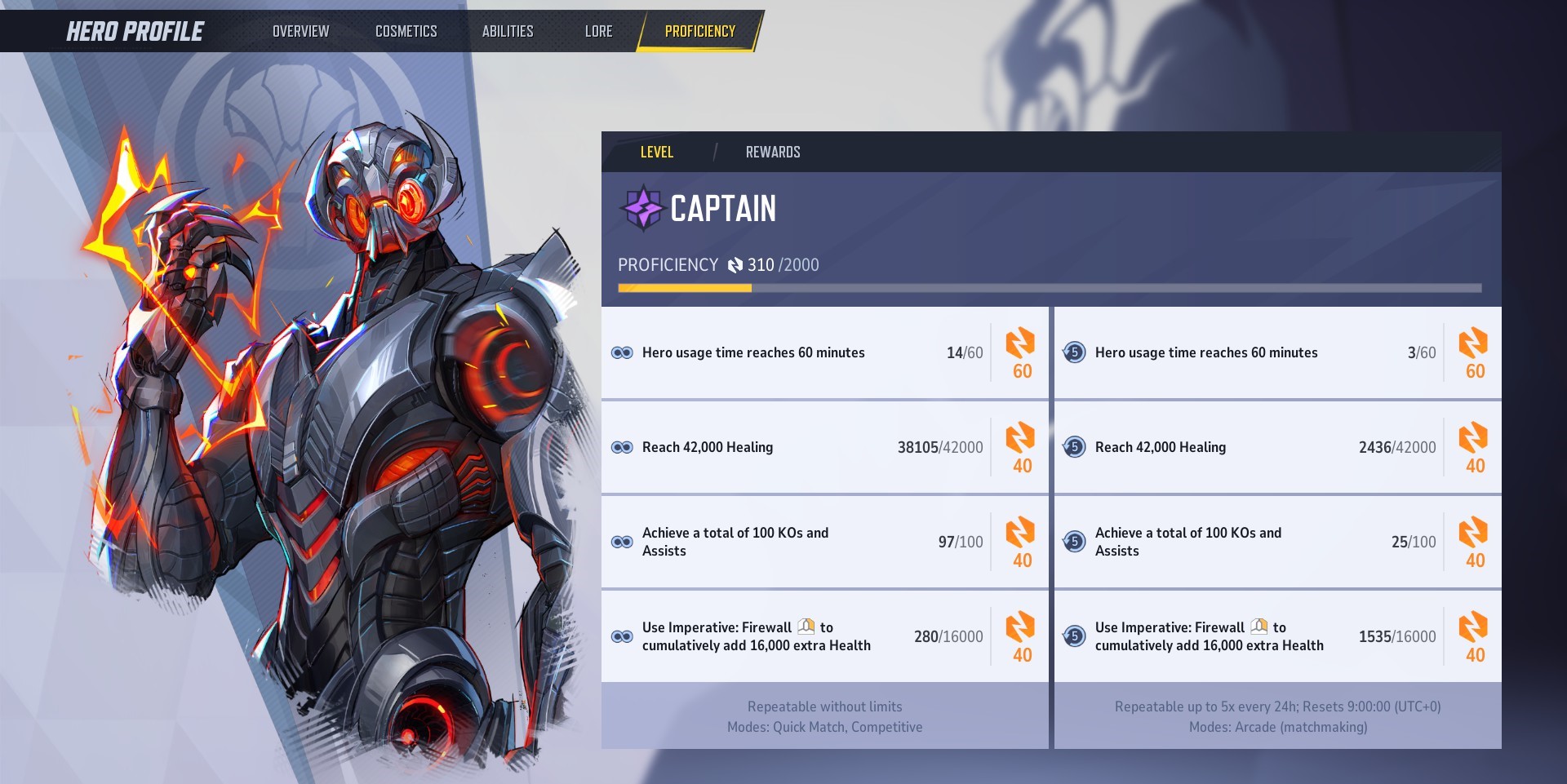Switch to the Cosmetics tab
Image resolution: width=1567 pixels, height=784 pixels.
[406, 31]
